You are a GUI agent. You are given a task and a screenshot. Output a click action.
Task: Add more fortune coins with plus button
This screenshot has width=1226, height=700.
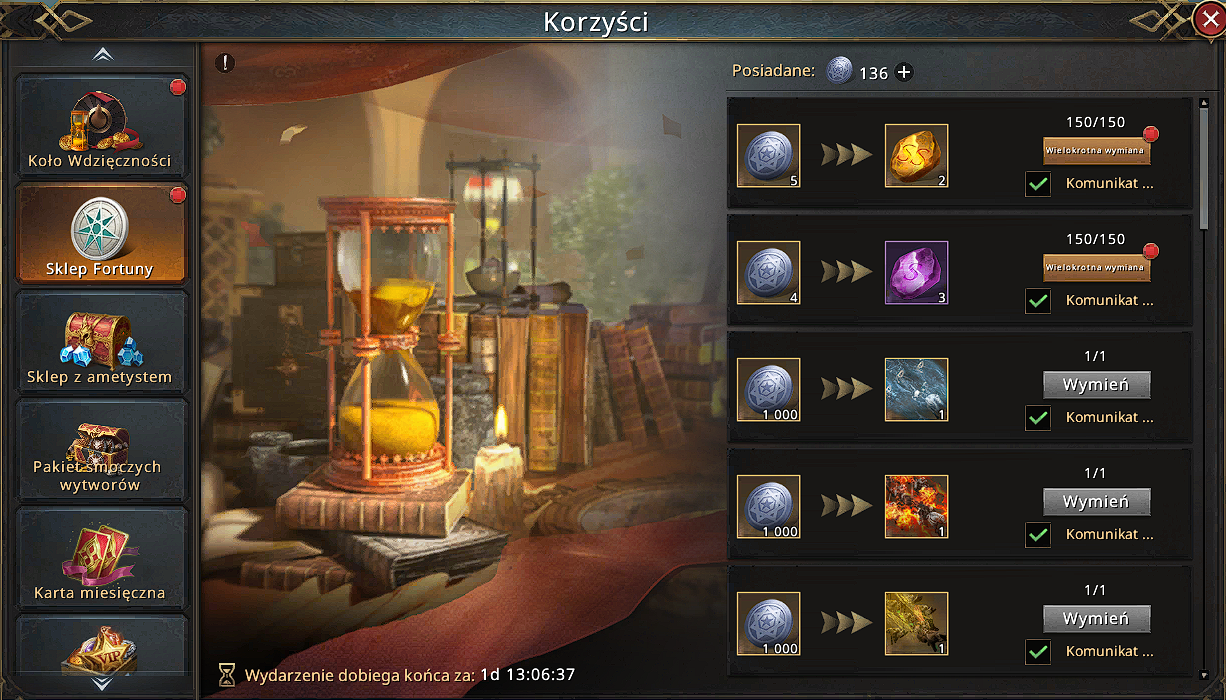tap(904, 72)
